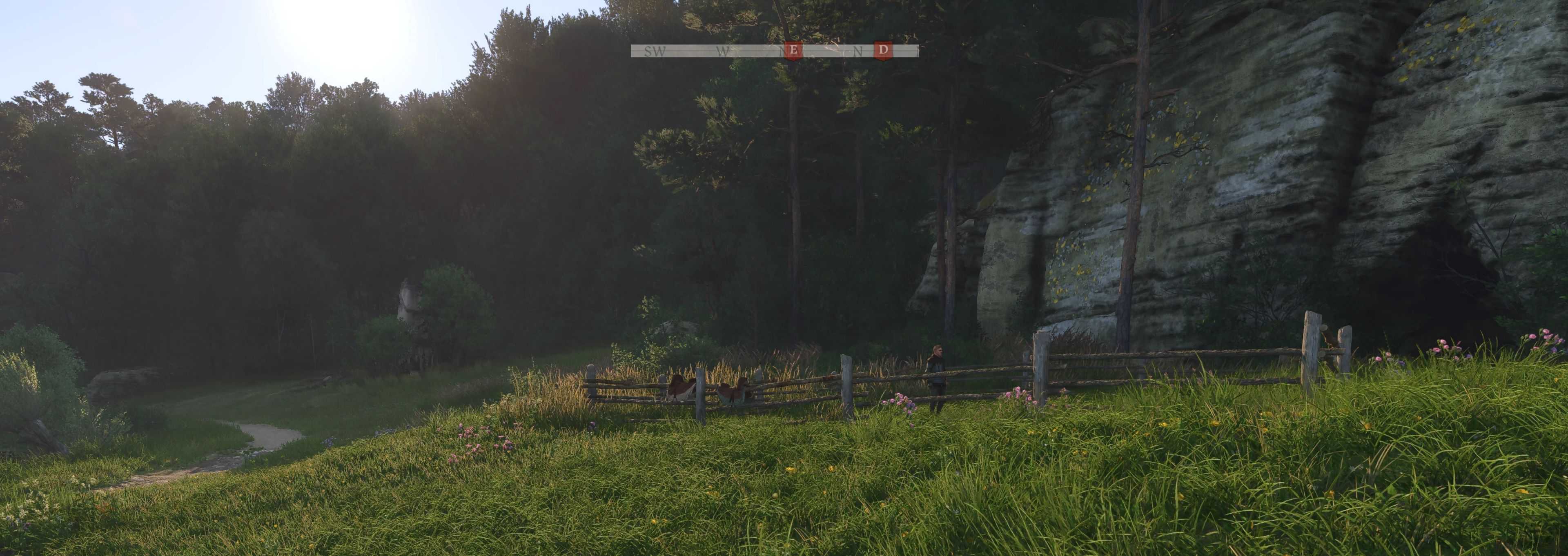The width and height of the screenshot is (1568, 556).
Task: Click the SW heading on the compass bar
Action: [654, 52]
